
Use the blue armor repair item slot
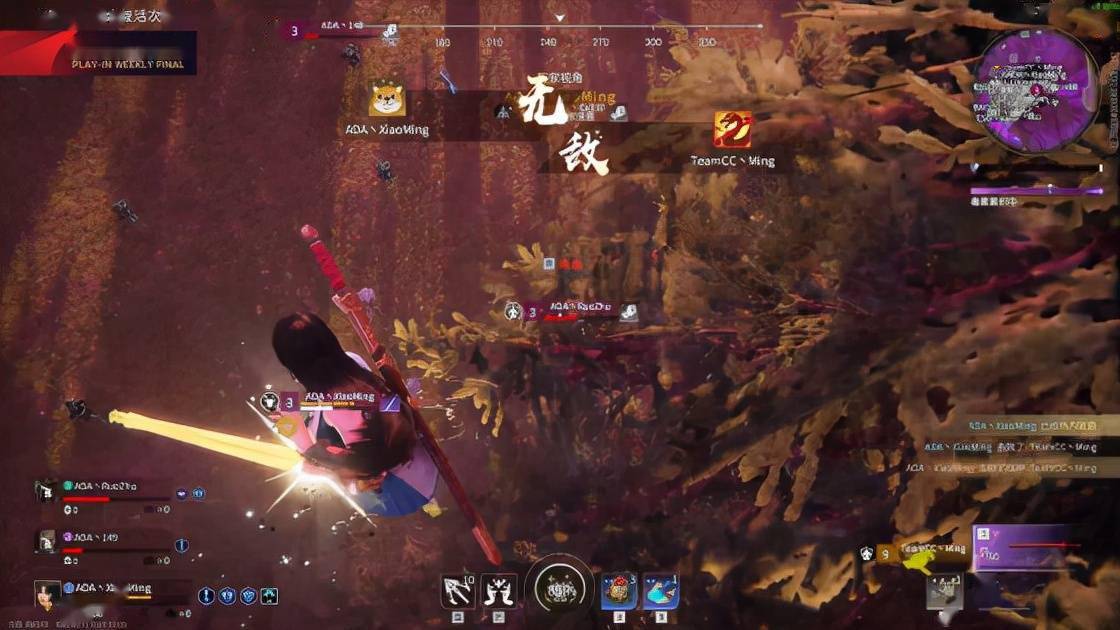click(661, 591)
